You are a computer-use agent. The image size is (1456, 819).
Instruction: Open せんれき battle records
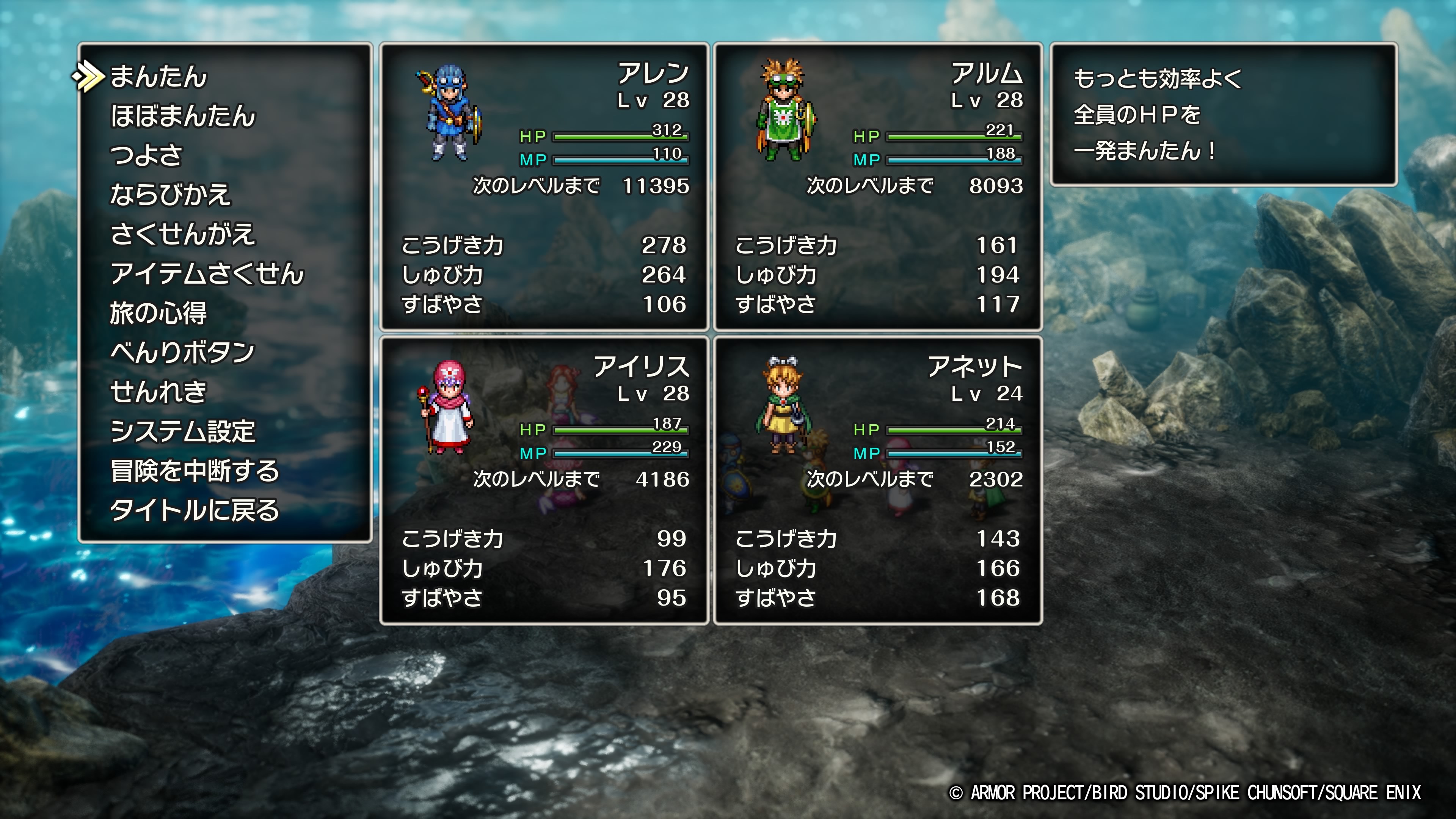pyautogui.click(x=158, y=392)
